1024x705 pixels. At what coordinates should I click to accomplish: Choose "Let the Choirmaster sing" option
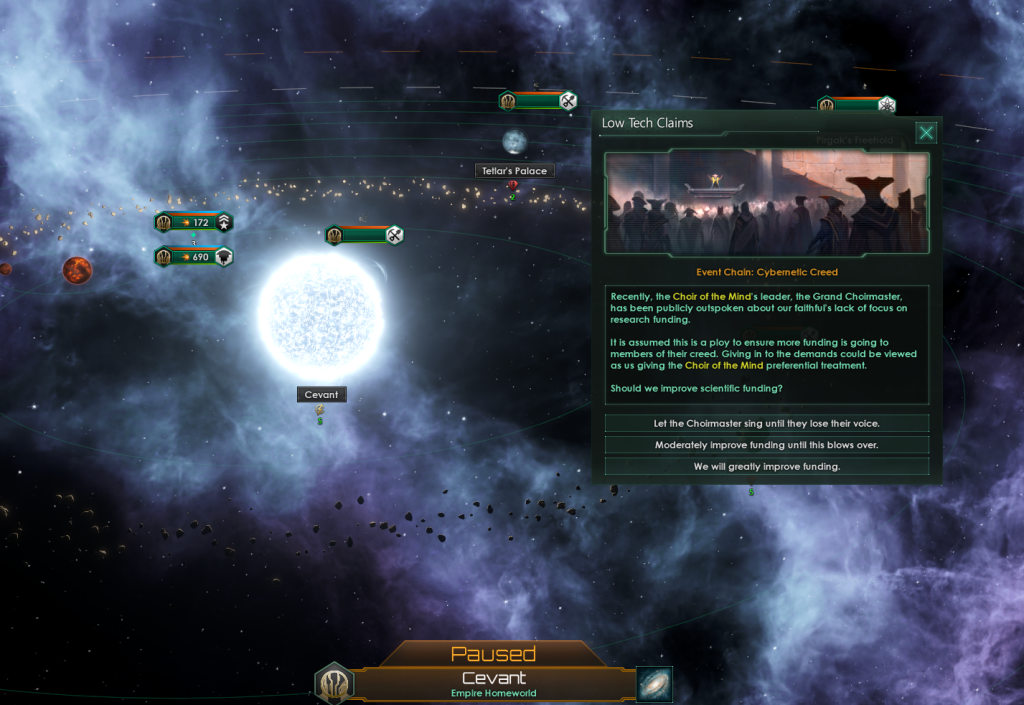point(767,423)
